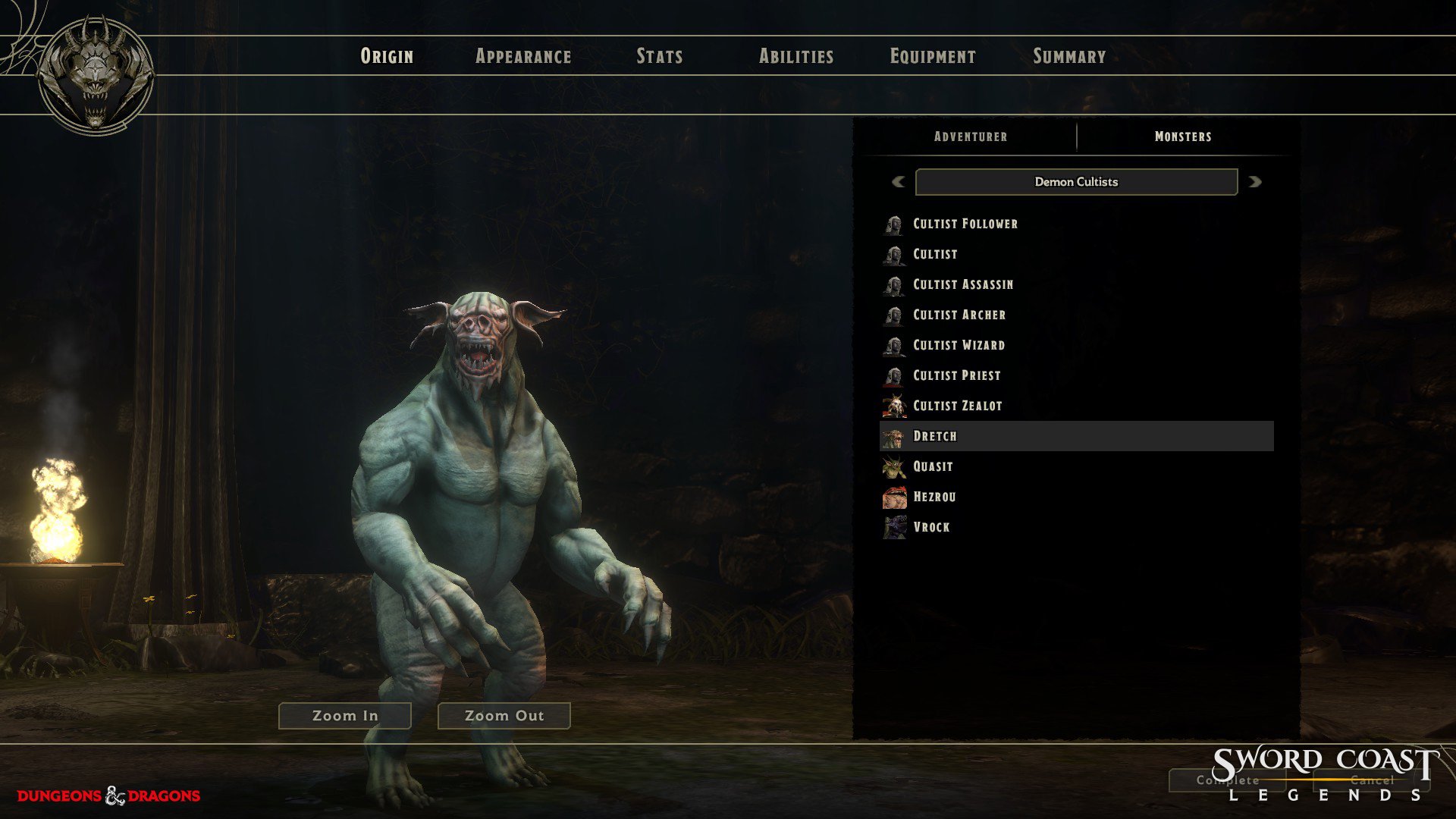Select the Monsters category tab
This screenshot has width=1456, height=819.
click(1183, 136)
